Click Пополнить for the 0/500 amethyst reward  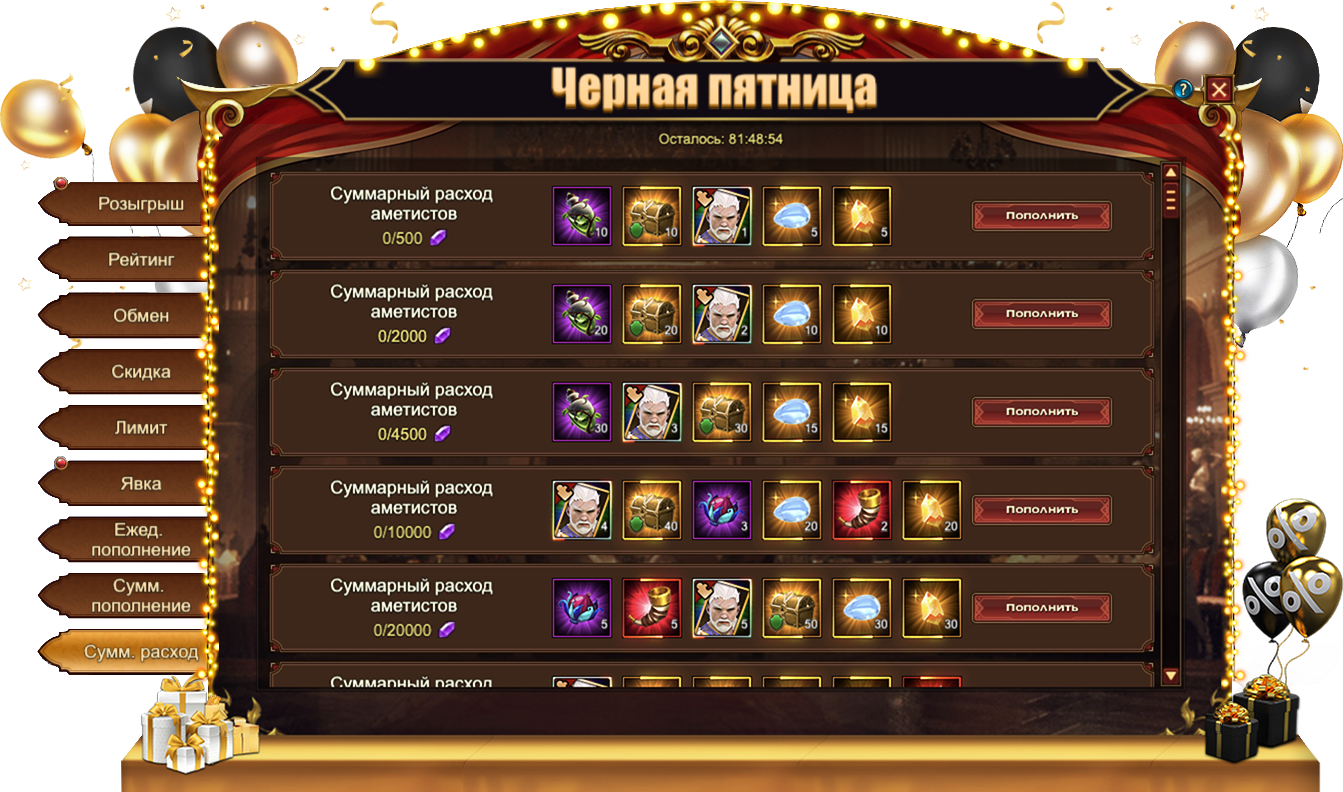[1041, 216]
